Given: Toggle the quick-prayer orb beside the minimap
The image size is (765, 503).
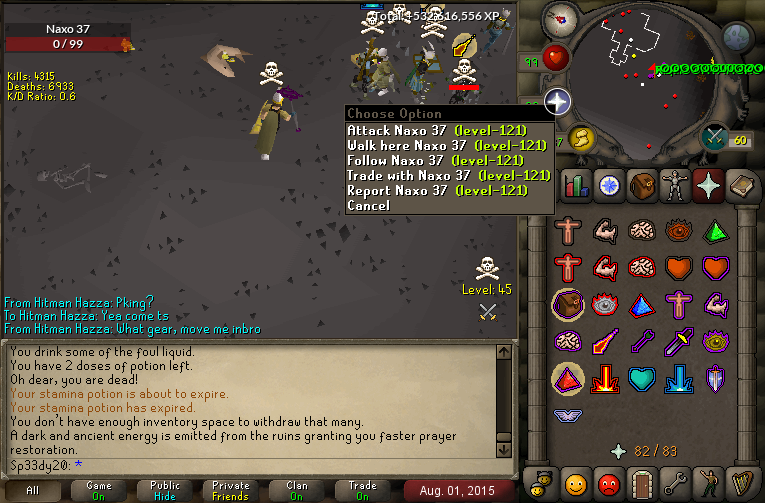Looking at the screenshot, I should coord(558,100).
